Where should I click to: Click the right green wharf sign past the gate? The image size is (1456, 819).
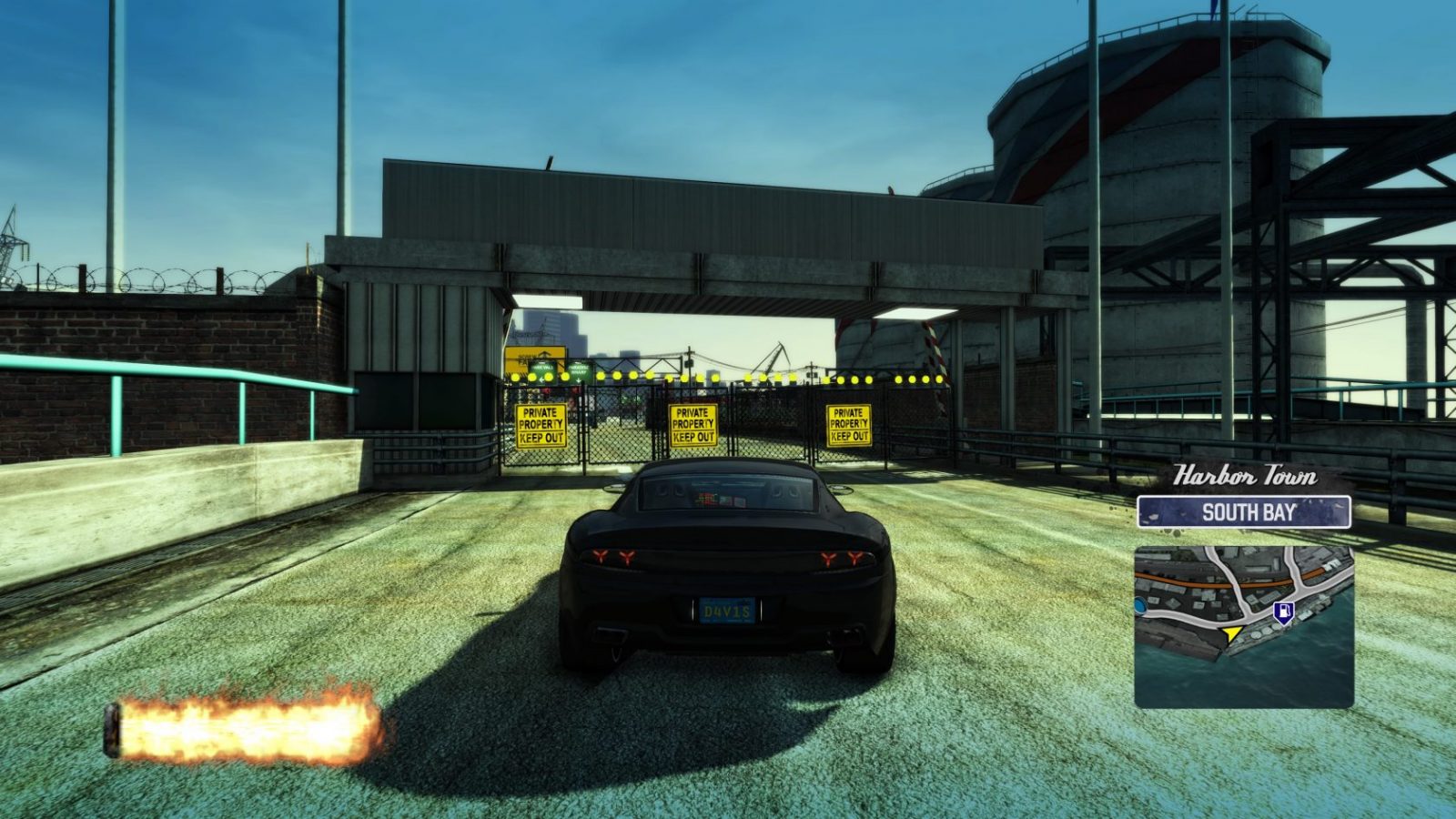click(x=580, y=370)
